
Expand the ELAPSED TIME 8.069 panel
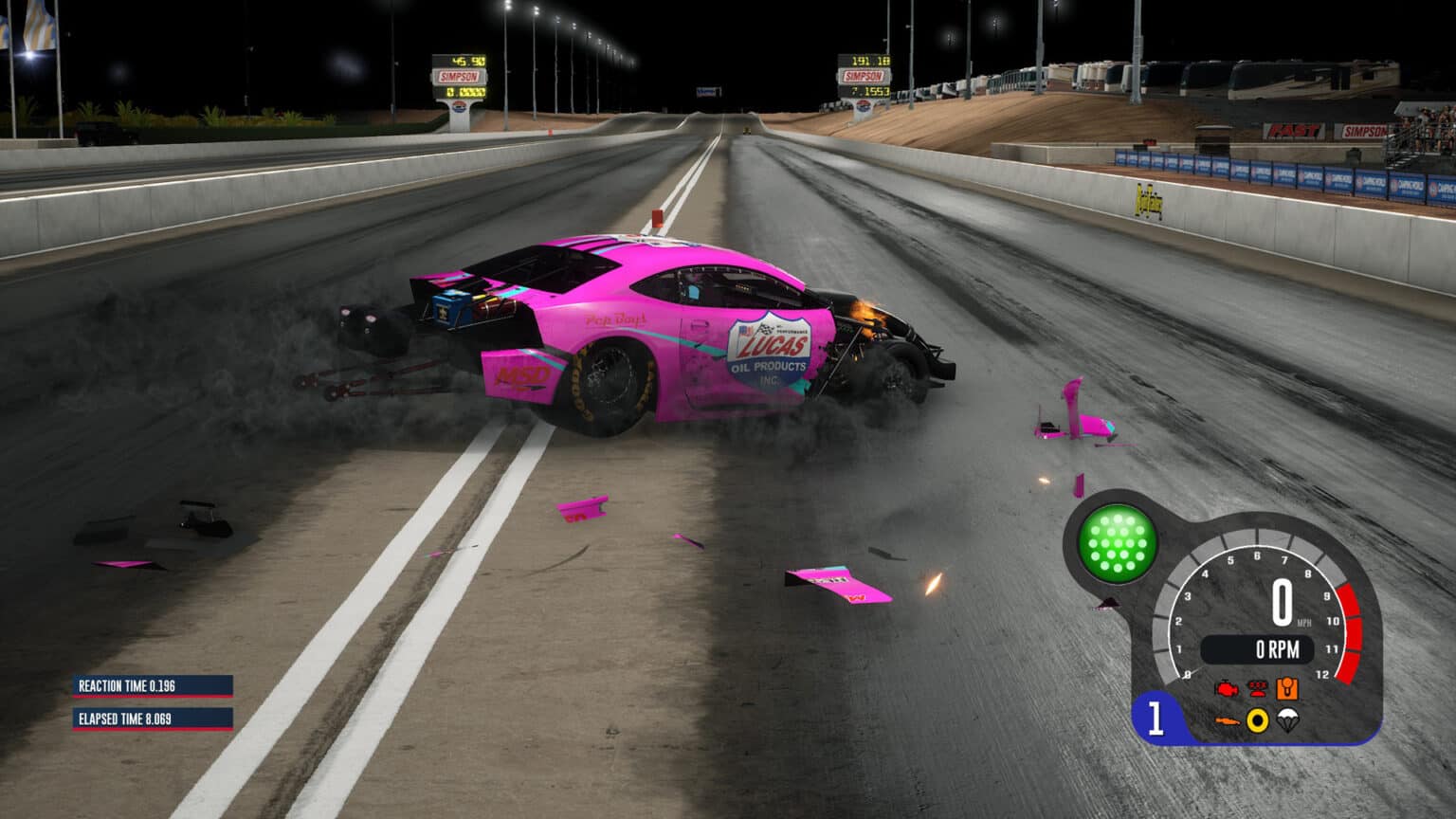pos(152,719)
